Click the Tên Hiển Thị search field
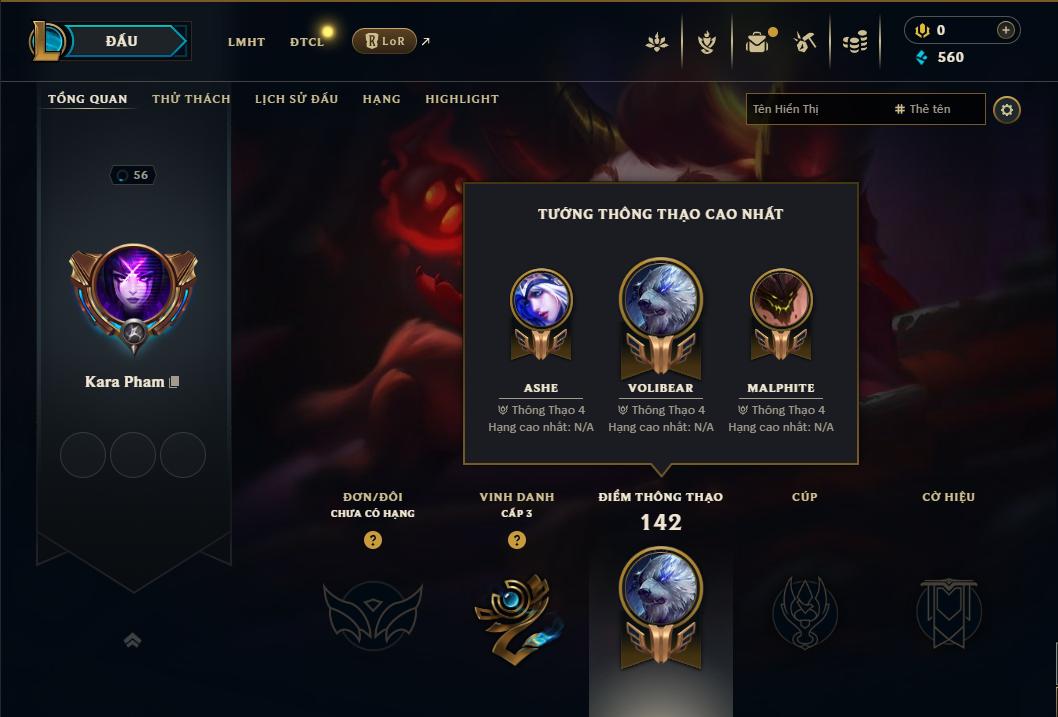 click(815, 109)
